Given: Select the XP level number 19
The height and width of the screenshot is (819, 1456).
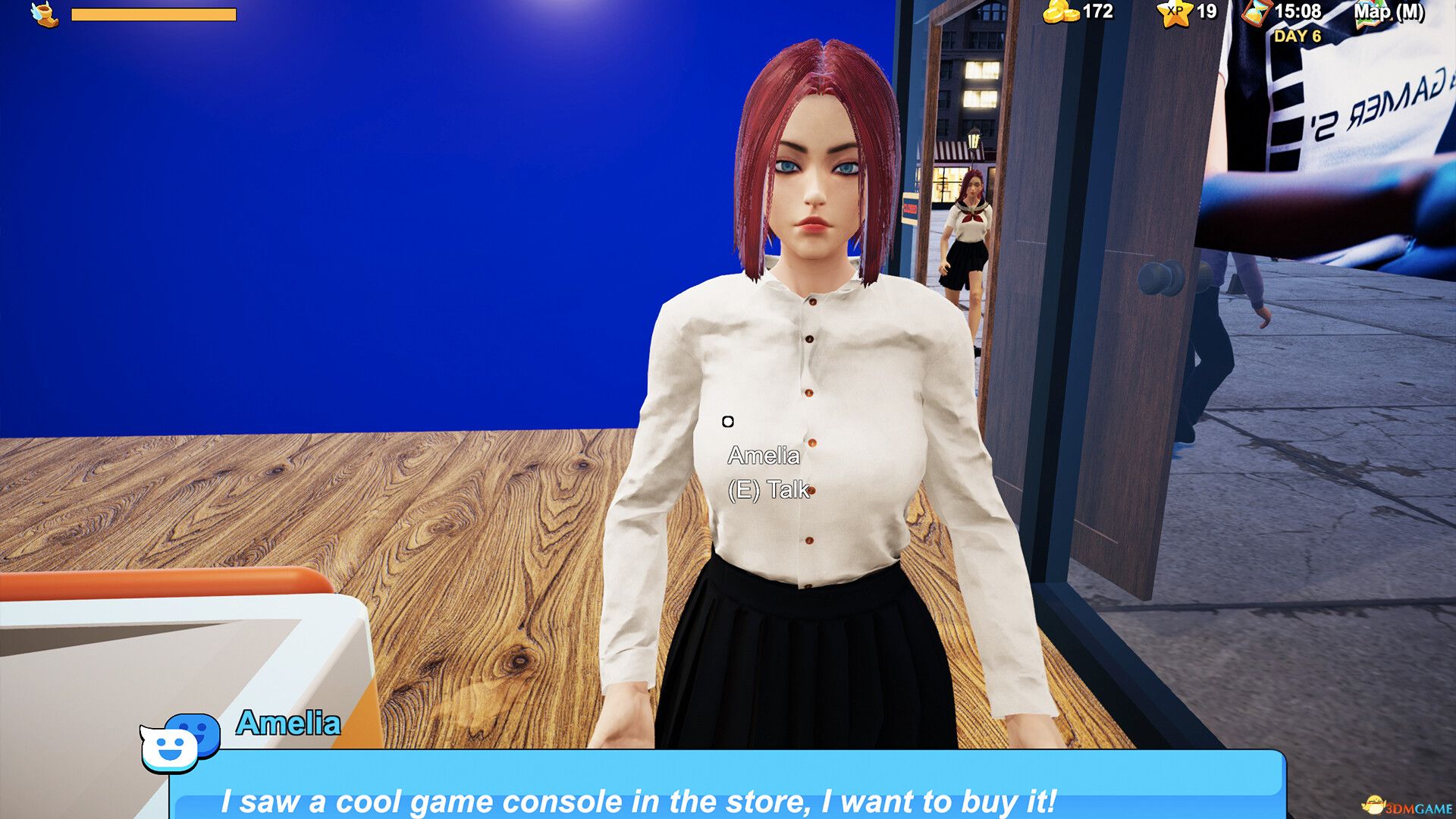Looking at the screenshot, I should click(1206, 12).
